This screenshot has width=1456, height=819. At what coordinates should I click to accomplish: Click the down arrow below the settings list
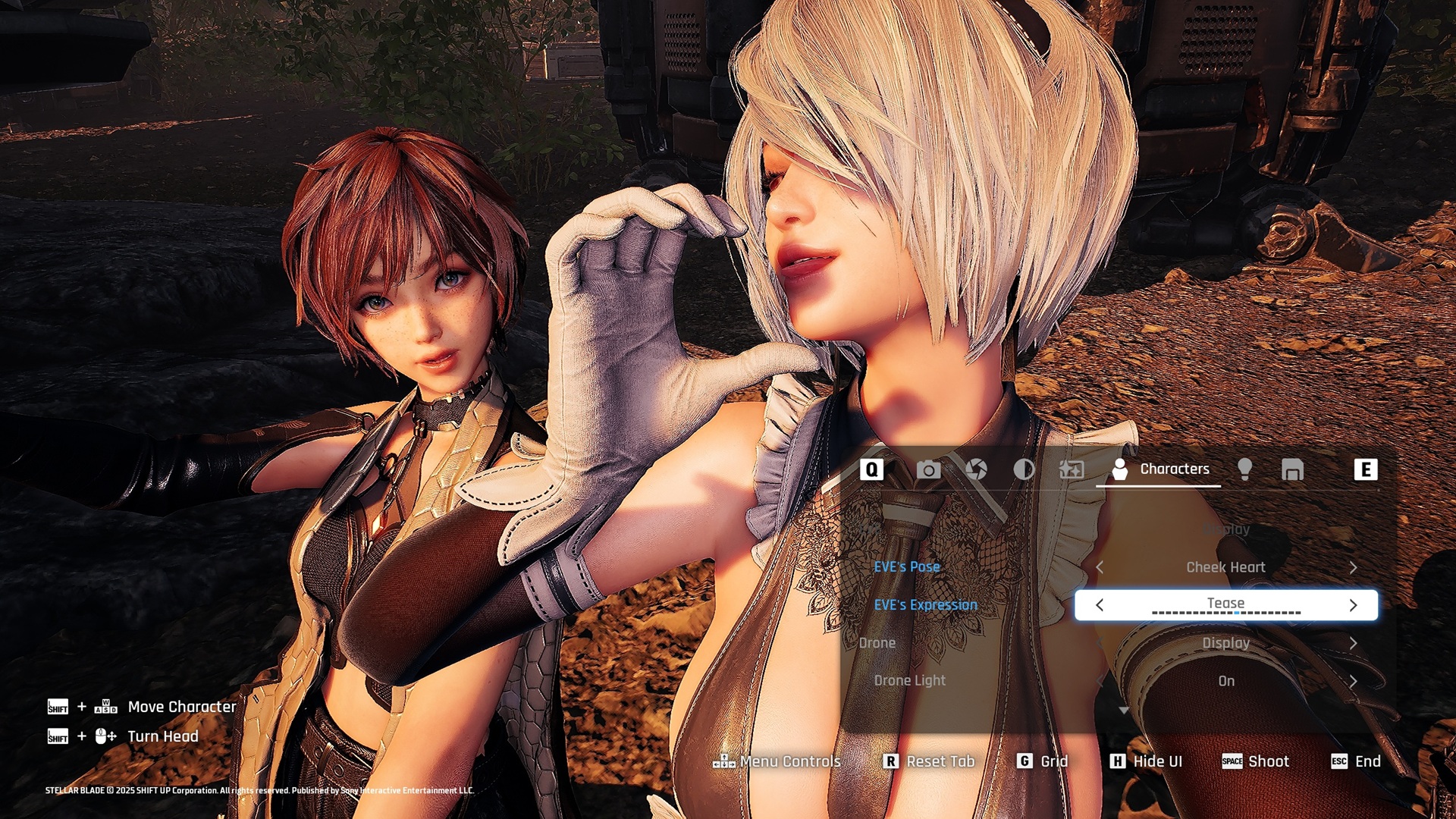(x=1124, y=711)
